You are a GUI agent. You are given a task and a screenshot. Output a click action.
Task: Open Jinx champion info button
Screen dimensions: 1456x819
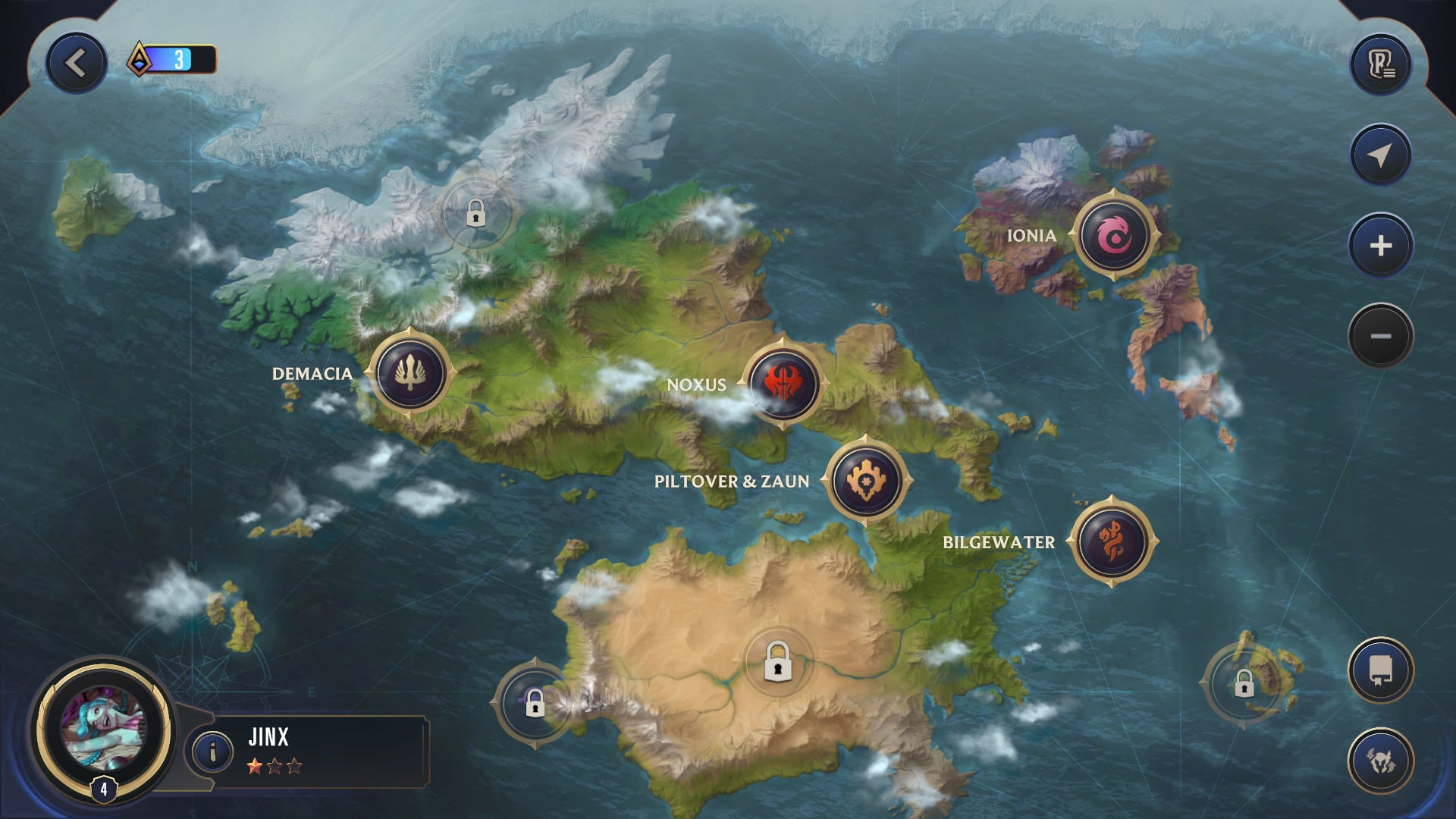(212, 752)
